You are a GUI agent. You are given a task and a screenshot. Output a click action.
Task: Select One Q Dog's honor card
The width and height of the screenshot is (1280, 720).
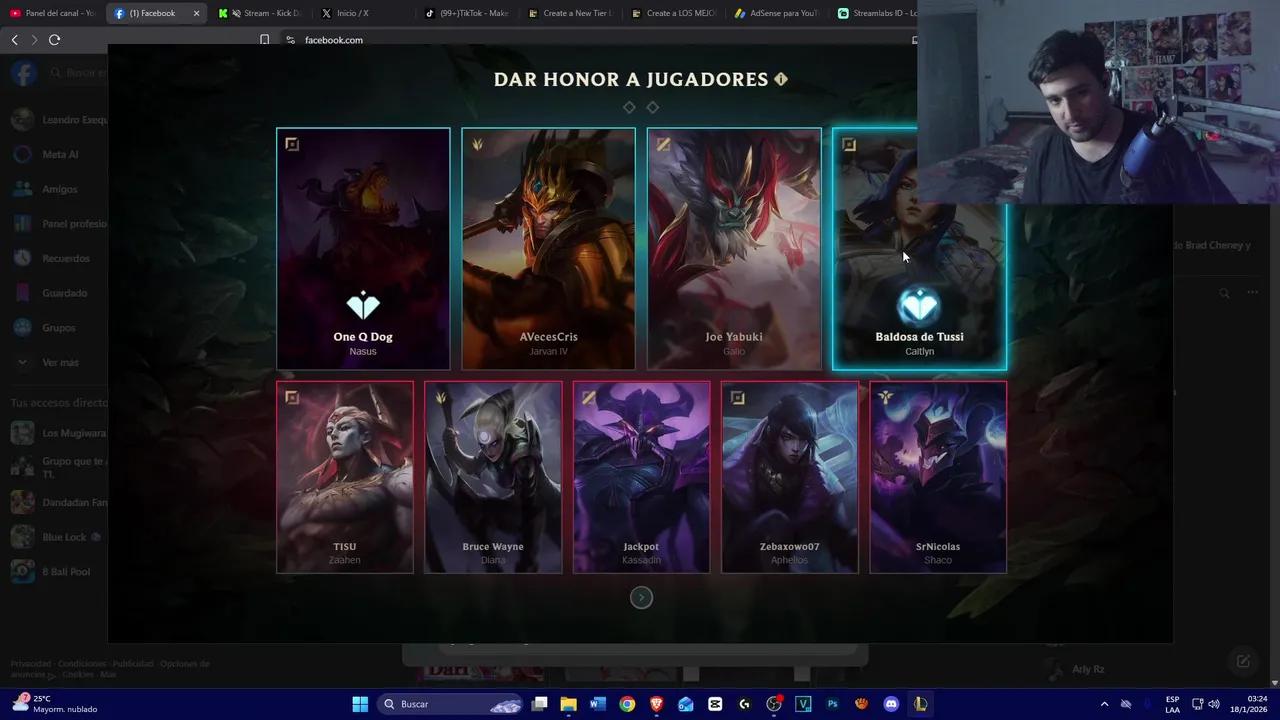(362, 249)
